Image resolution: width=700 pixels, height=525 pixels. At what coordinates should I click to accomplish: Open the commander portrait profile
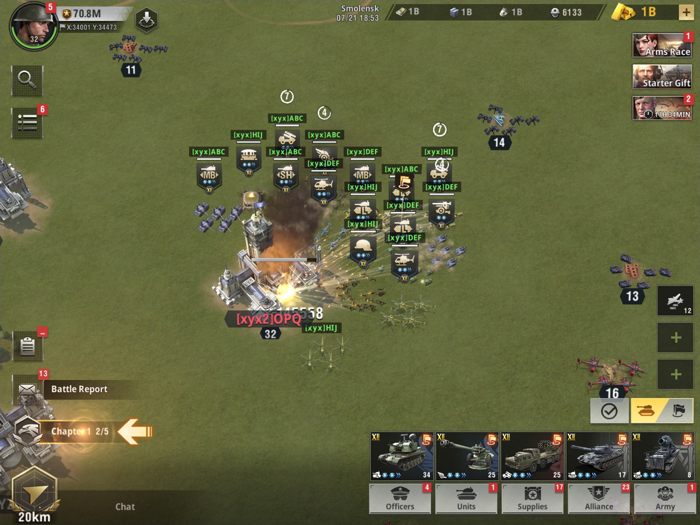tap(32, 26)
